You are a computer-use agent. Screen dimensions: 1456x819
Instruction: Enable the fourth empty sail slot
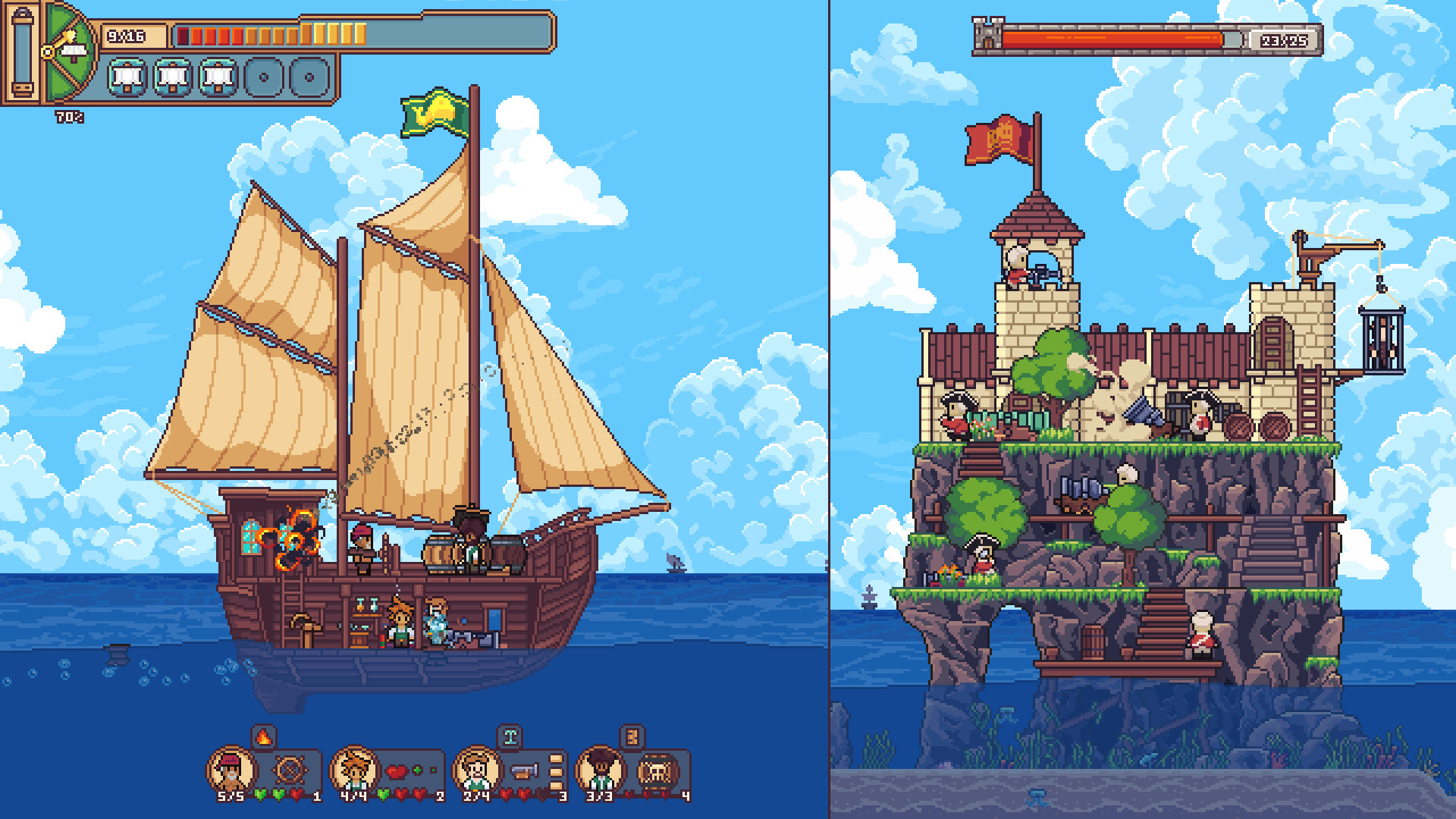262,74
